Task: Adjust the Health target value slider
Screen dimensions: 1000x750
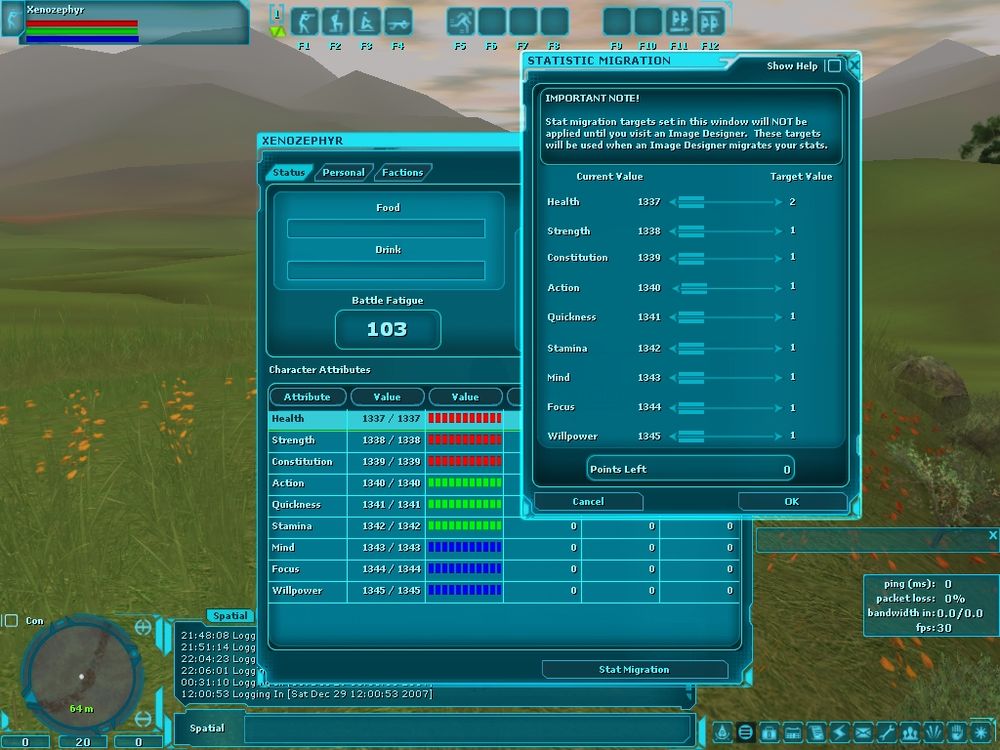Action: pos(692,202)
